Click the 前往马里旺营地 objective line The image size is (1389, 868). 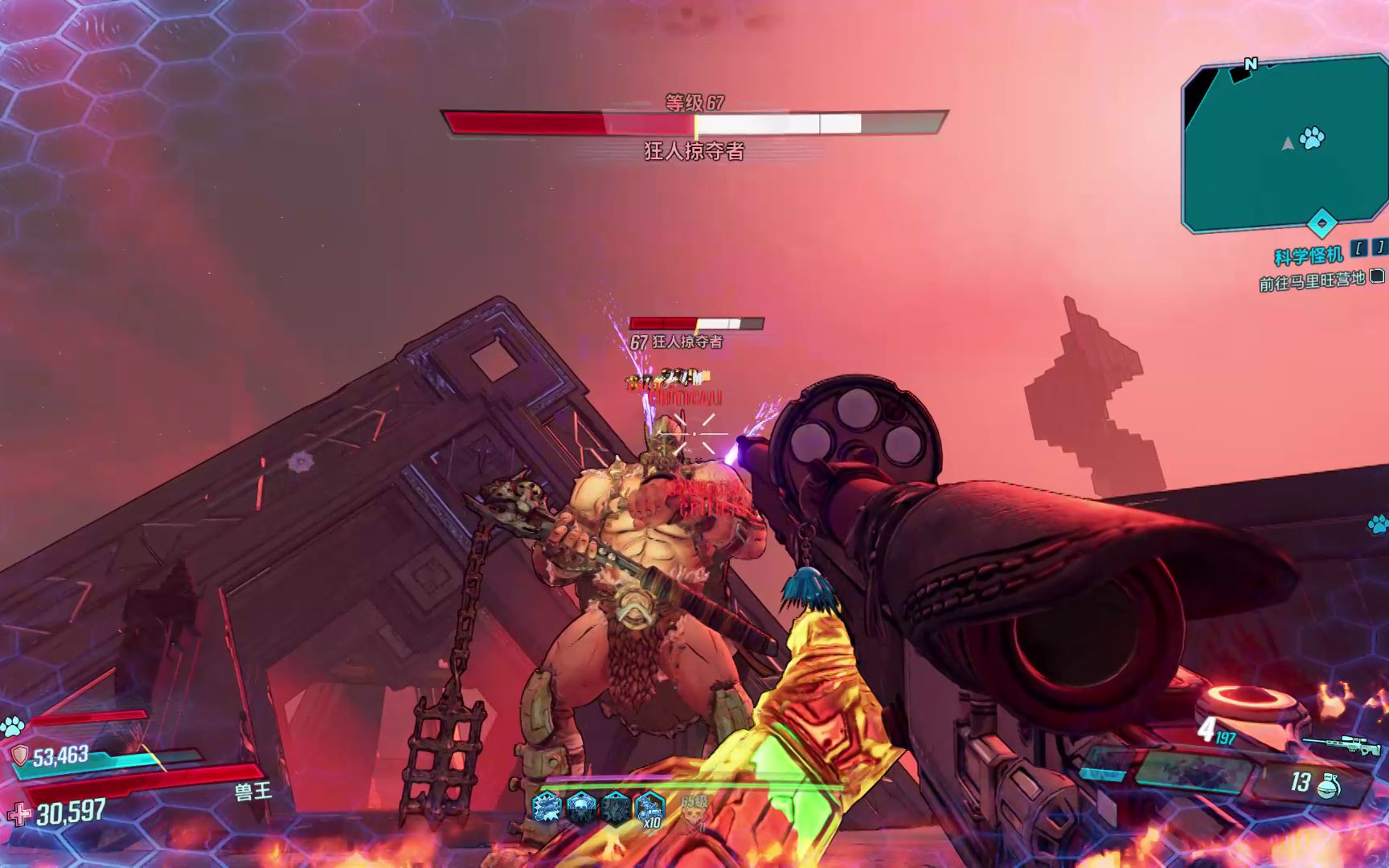tap(1312, 281)
